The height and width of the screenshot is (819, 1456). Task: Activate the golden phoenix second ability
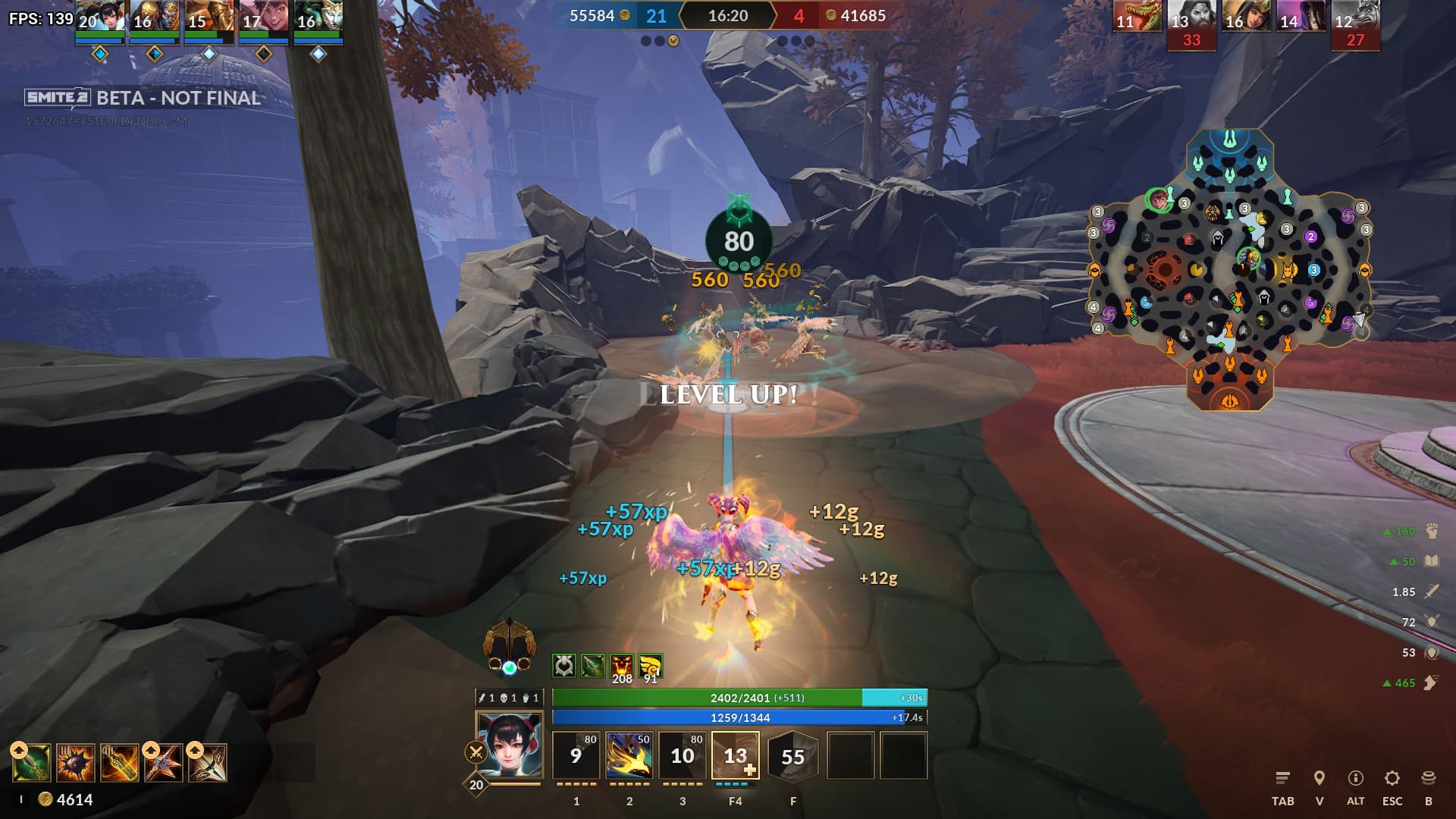[629, 755]
